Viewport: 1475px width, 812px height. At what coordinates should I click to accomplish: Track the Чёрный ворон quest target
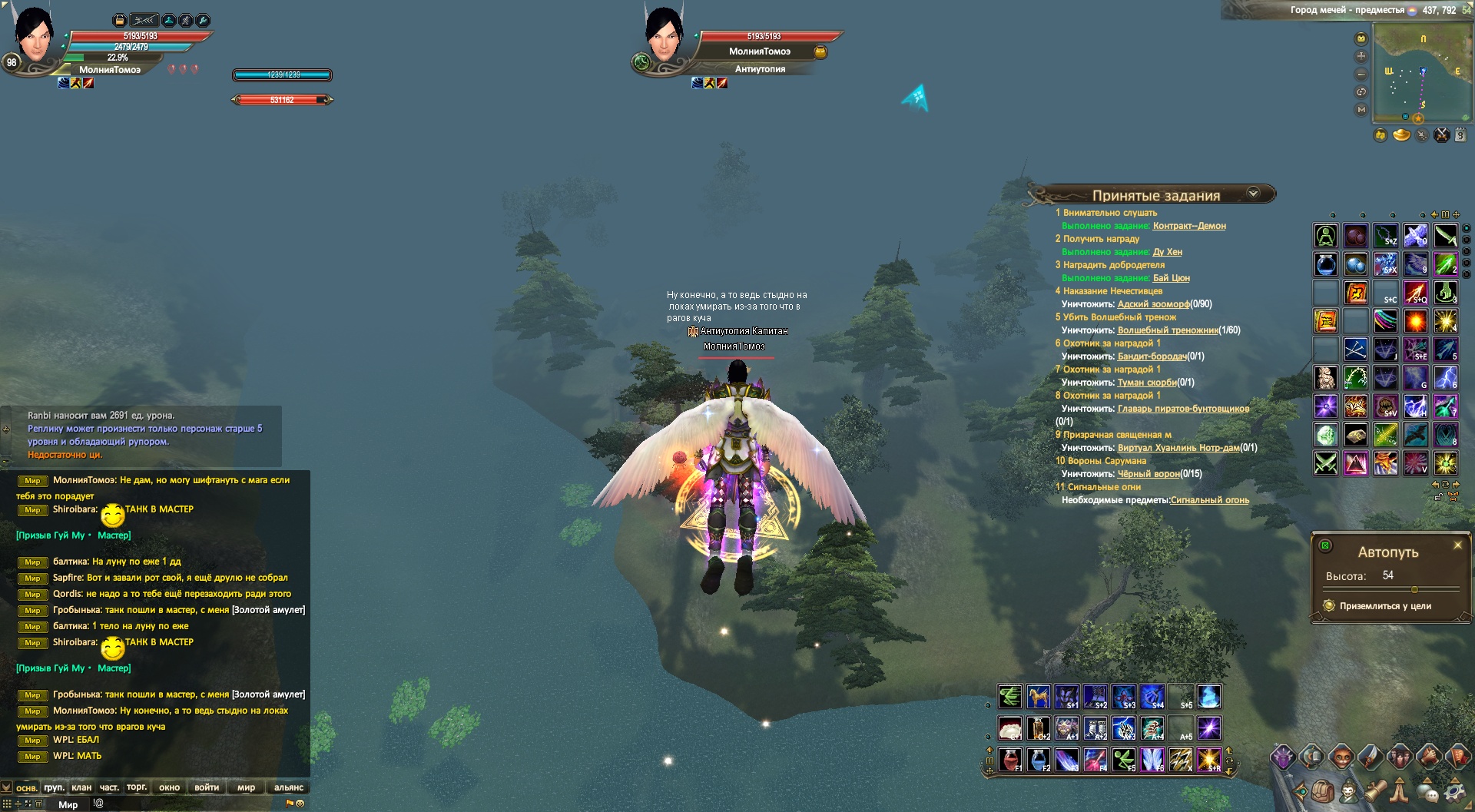tap(1148, 474)
